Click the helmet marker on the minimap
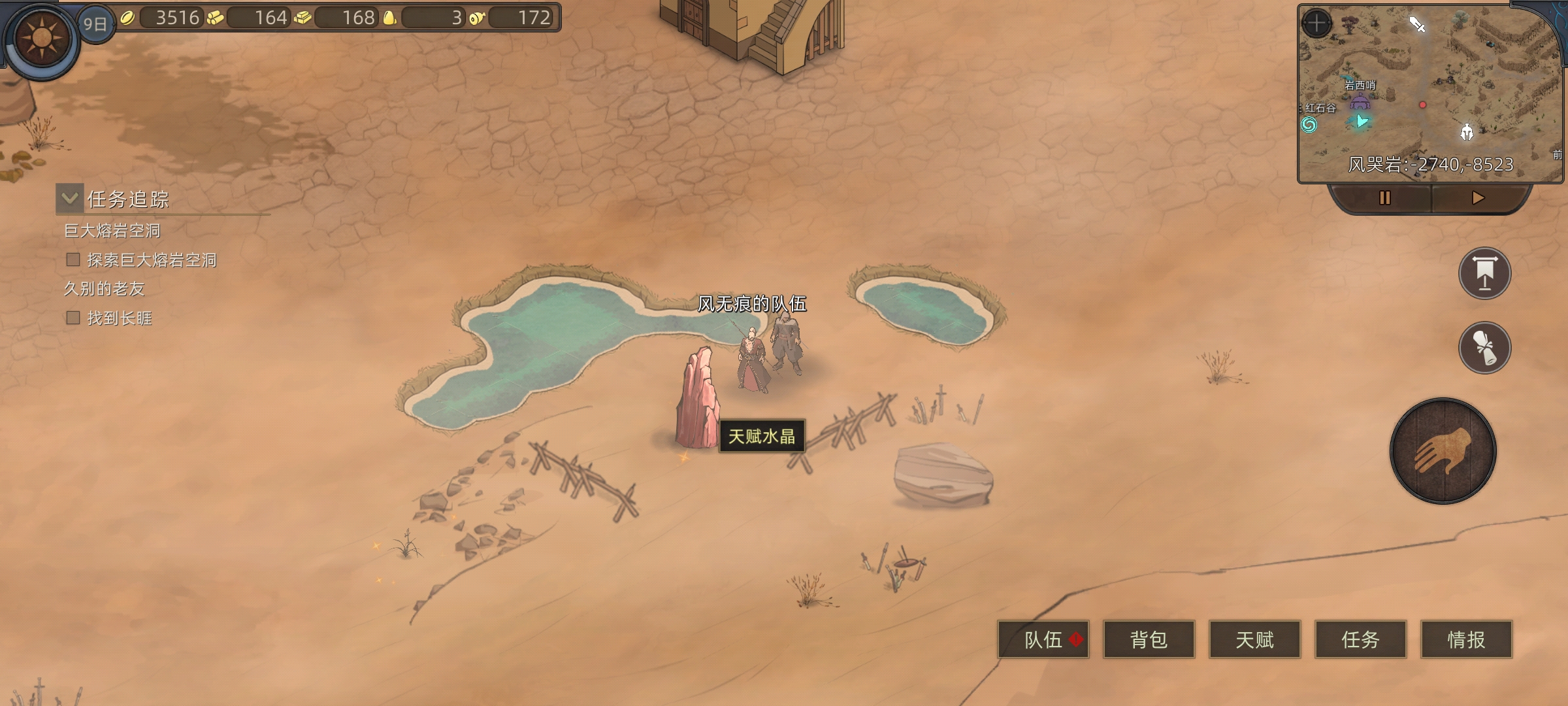This screenshot has width=1568, height=706. tap(1467, 132)
